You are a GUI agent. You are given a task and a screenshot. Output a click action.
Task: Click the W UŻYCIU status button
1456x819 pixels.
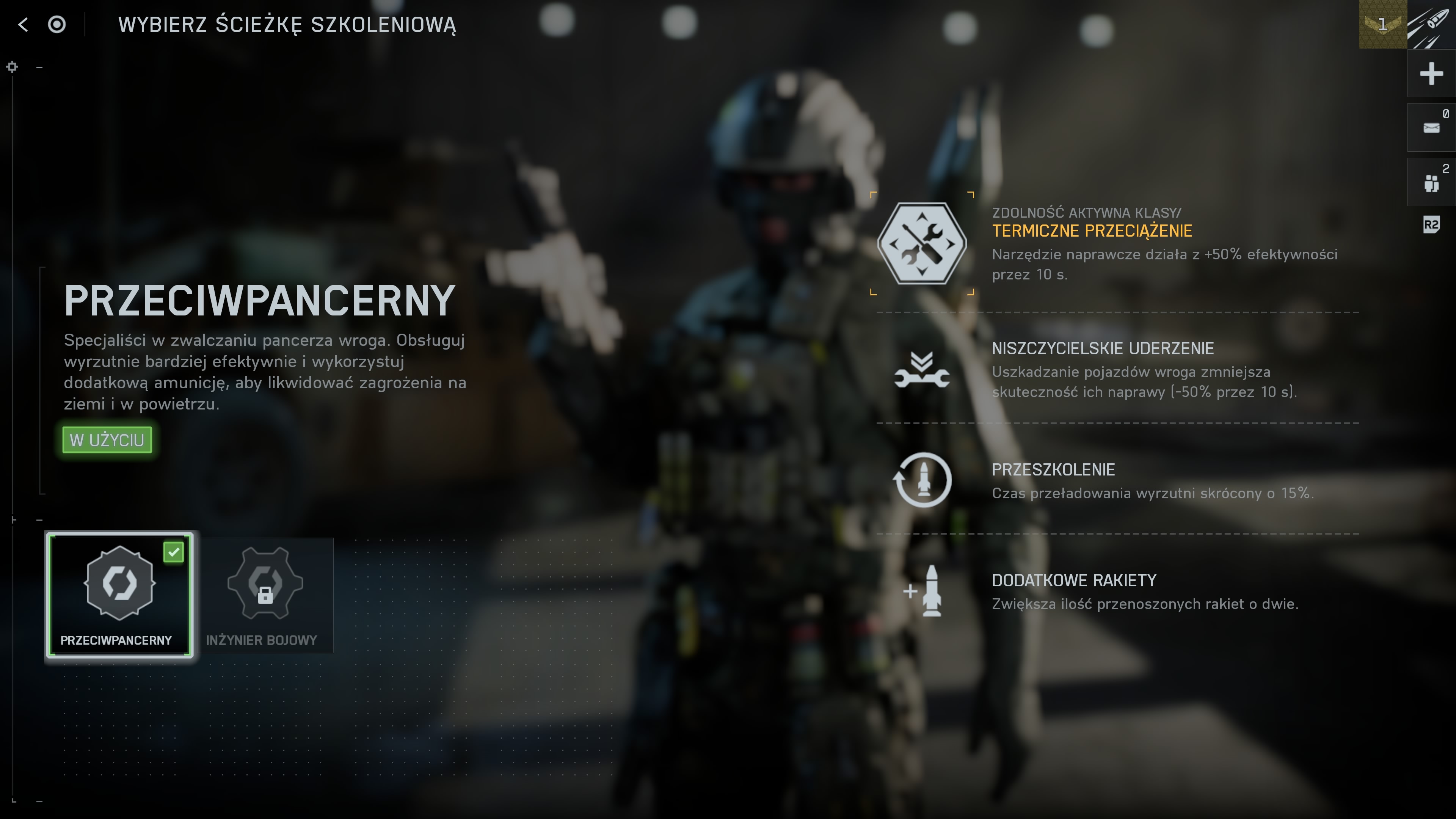107,440
